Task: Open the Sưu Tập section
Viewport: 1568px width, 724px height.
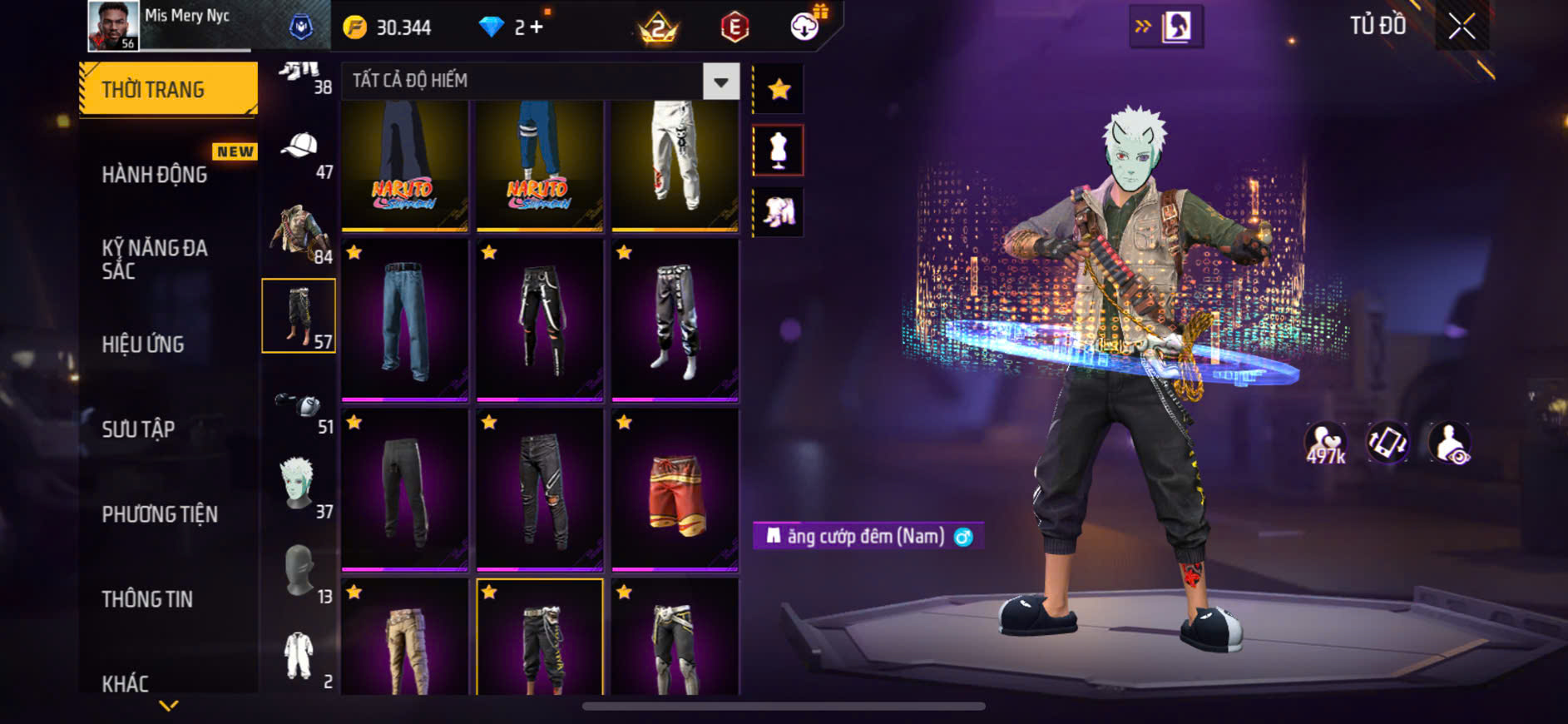Action: [138, 429]
